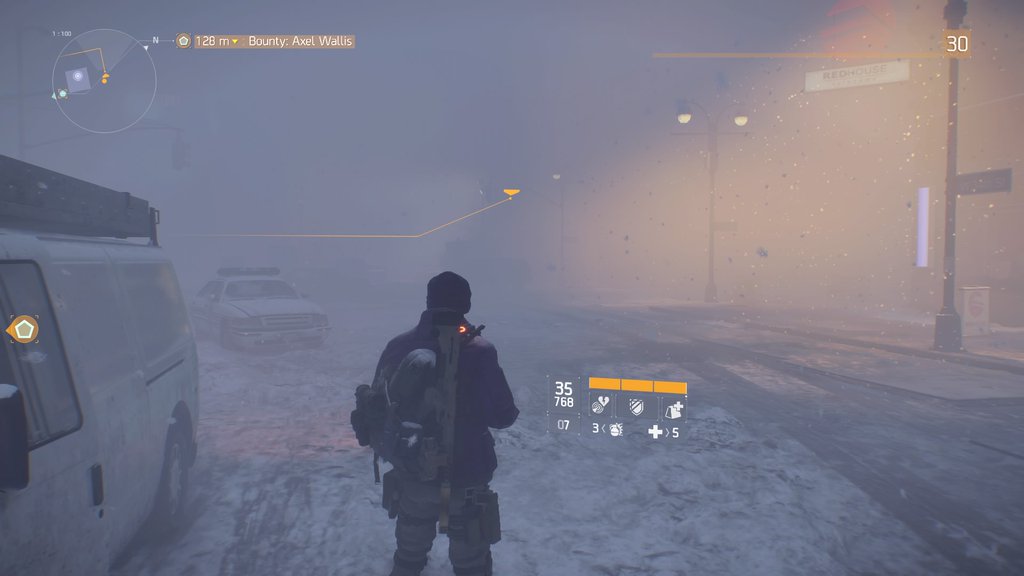Activate the Support Station skill icon
1024x576 pixels.
coord(674,406)
